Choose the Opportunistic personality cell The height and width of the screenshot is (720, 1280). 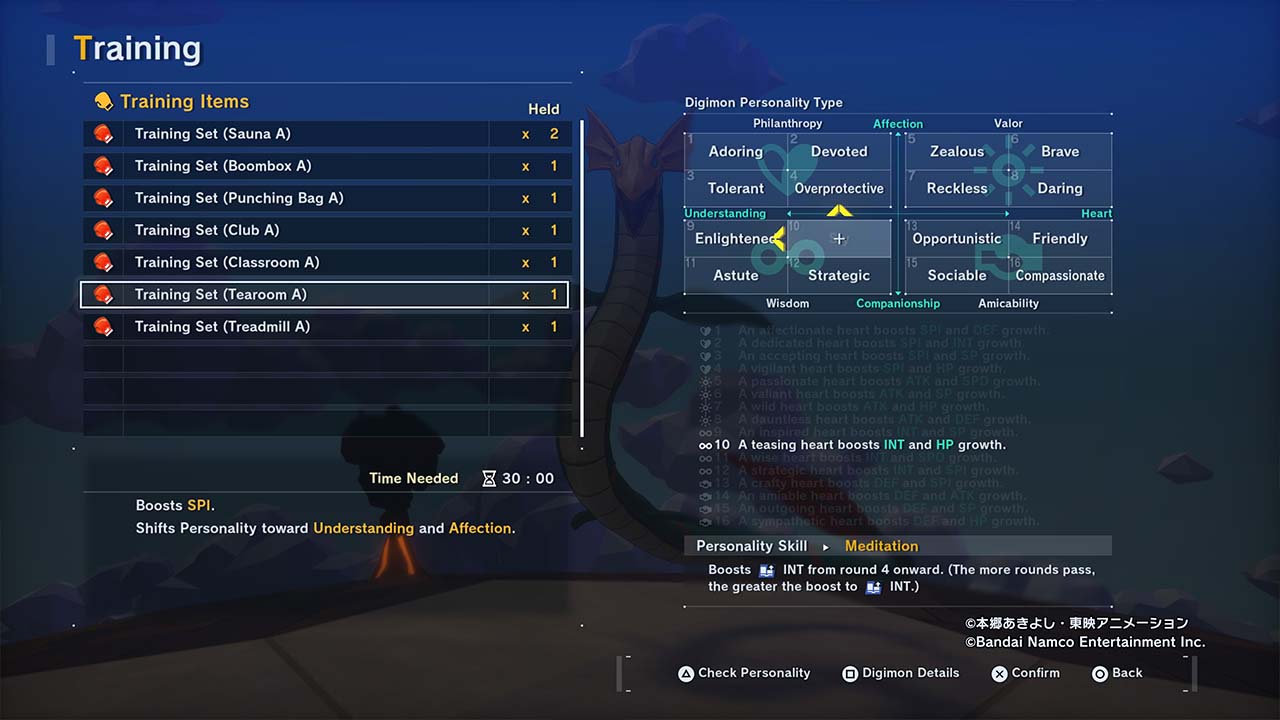coord(957,239)
